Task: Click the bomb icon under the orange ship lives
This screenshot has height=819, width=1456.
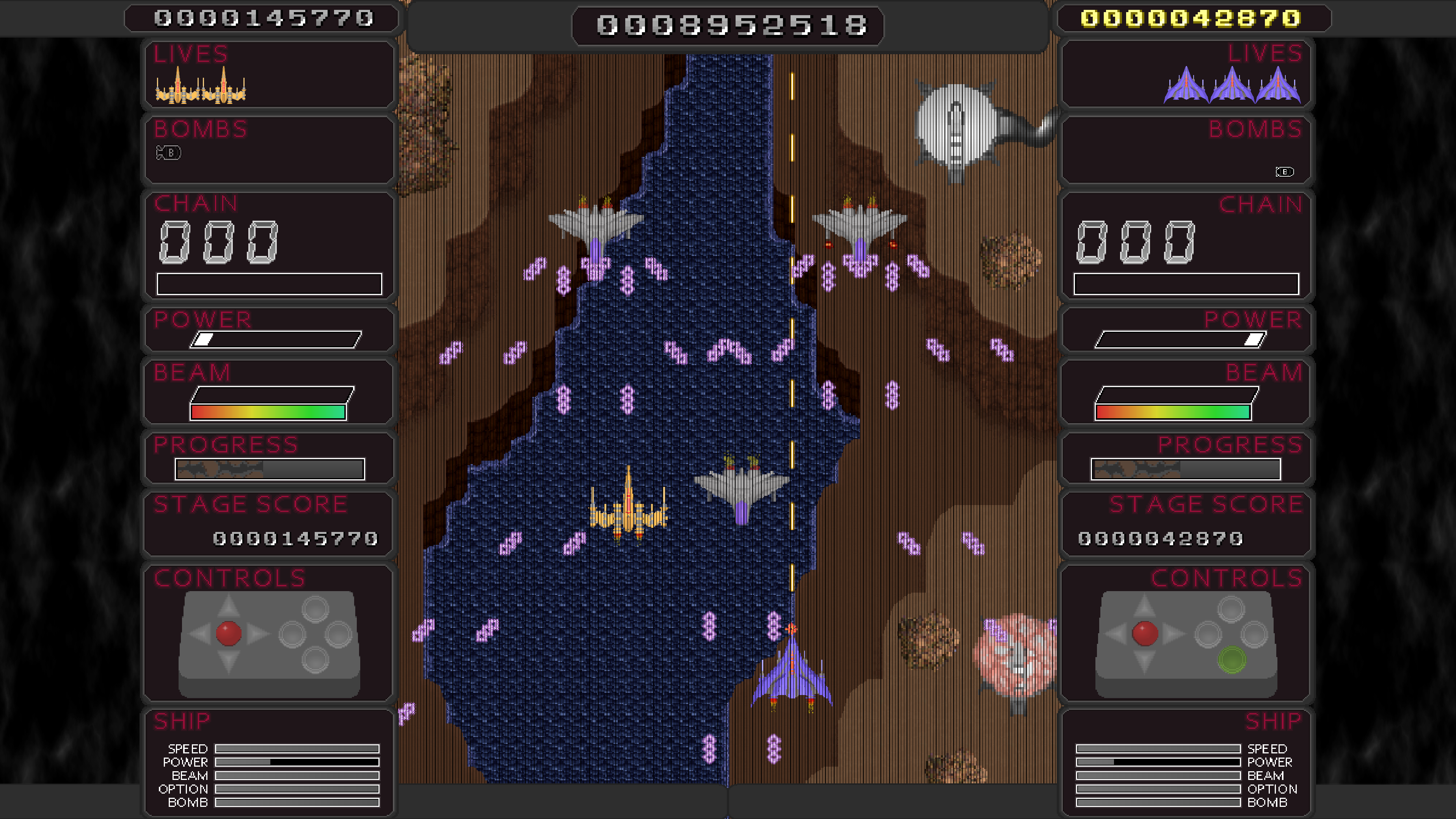Action: coord(168,152)
